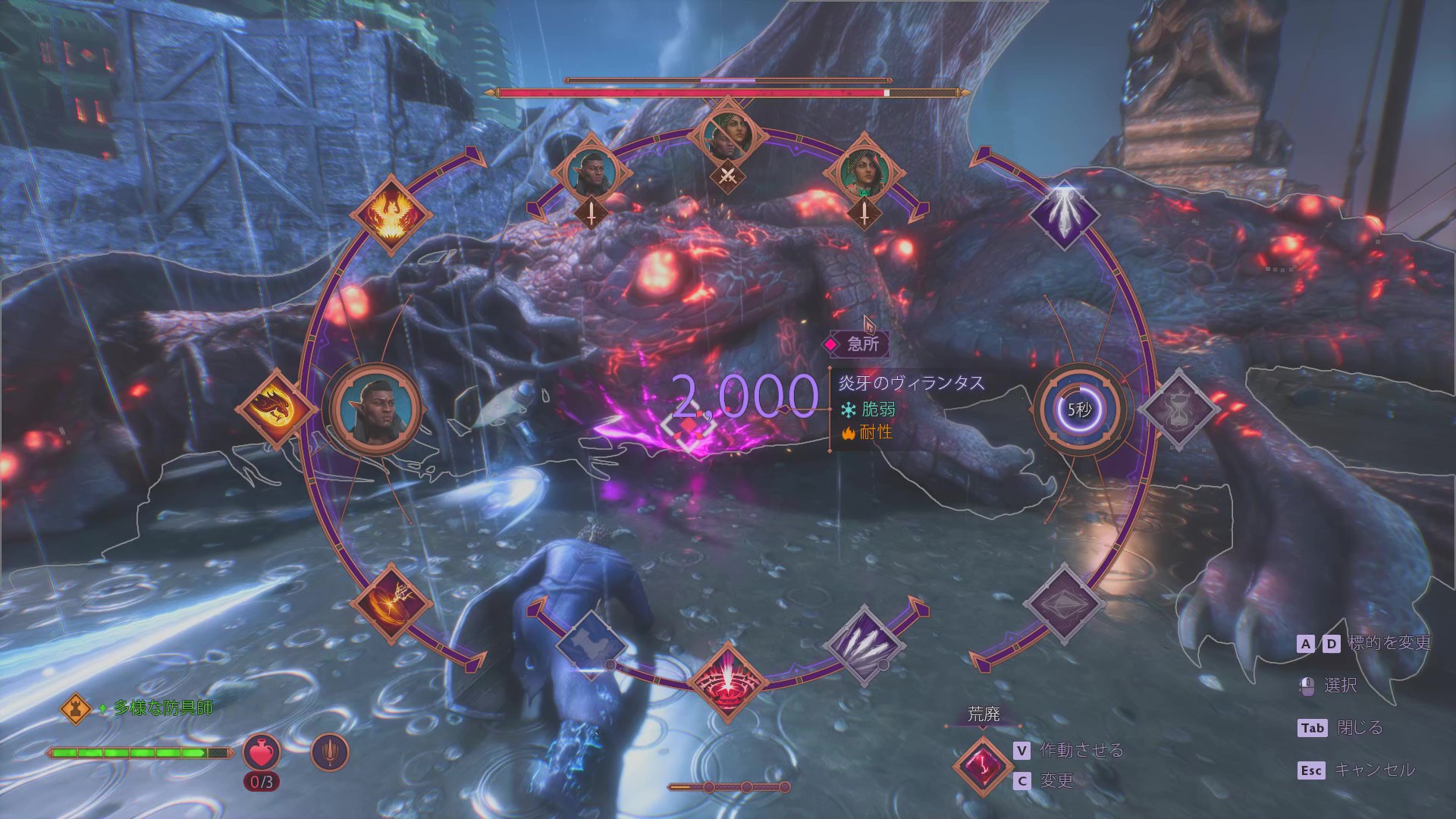Select the large companion portrait on the left
This screenshot has height=819, width=1456.
point(376,409)
